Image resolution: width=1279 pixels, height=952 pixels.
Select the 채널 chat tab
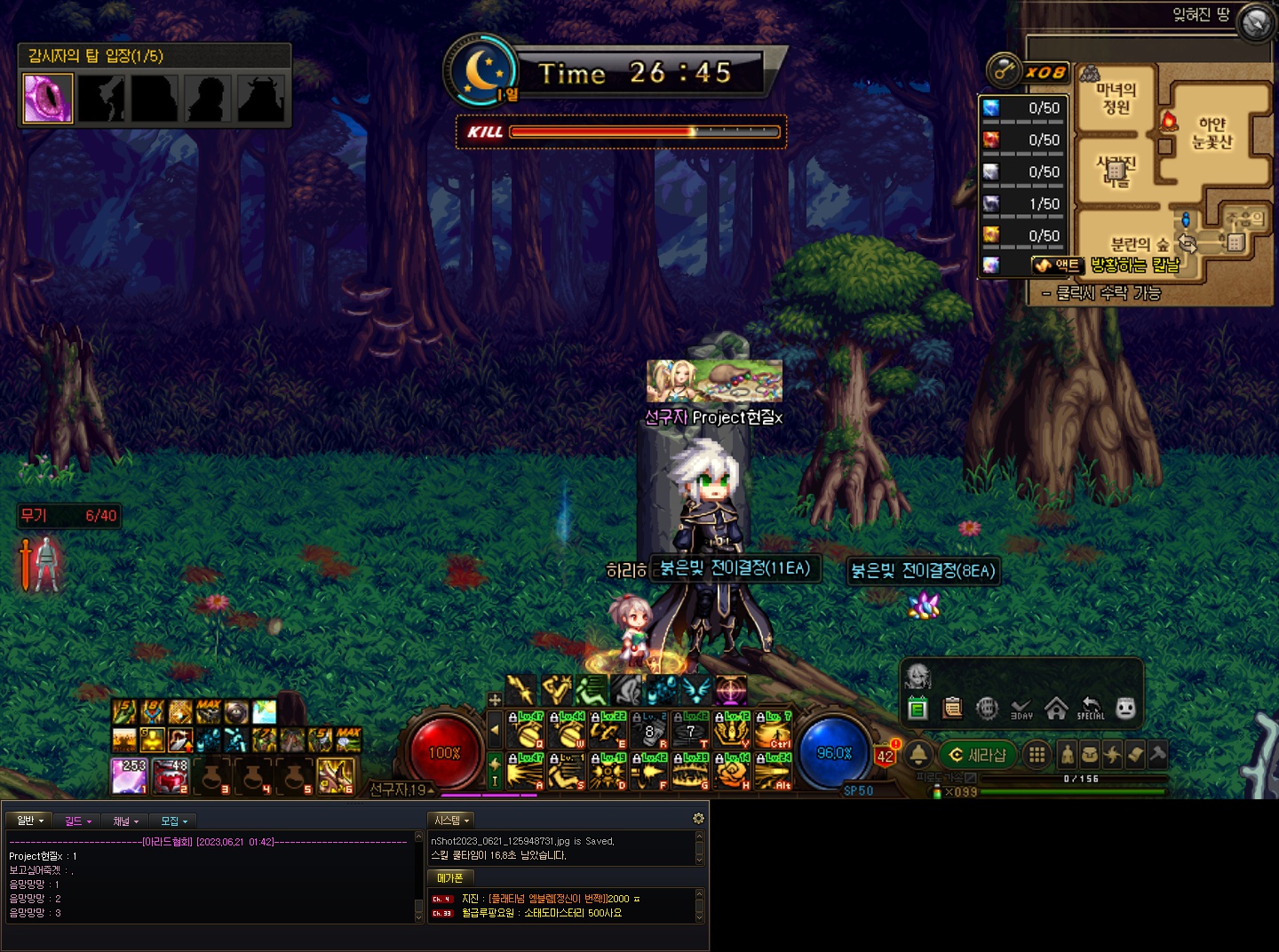click(x=125, y=821)
